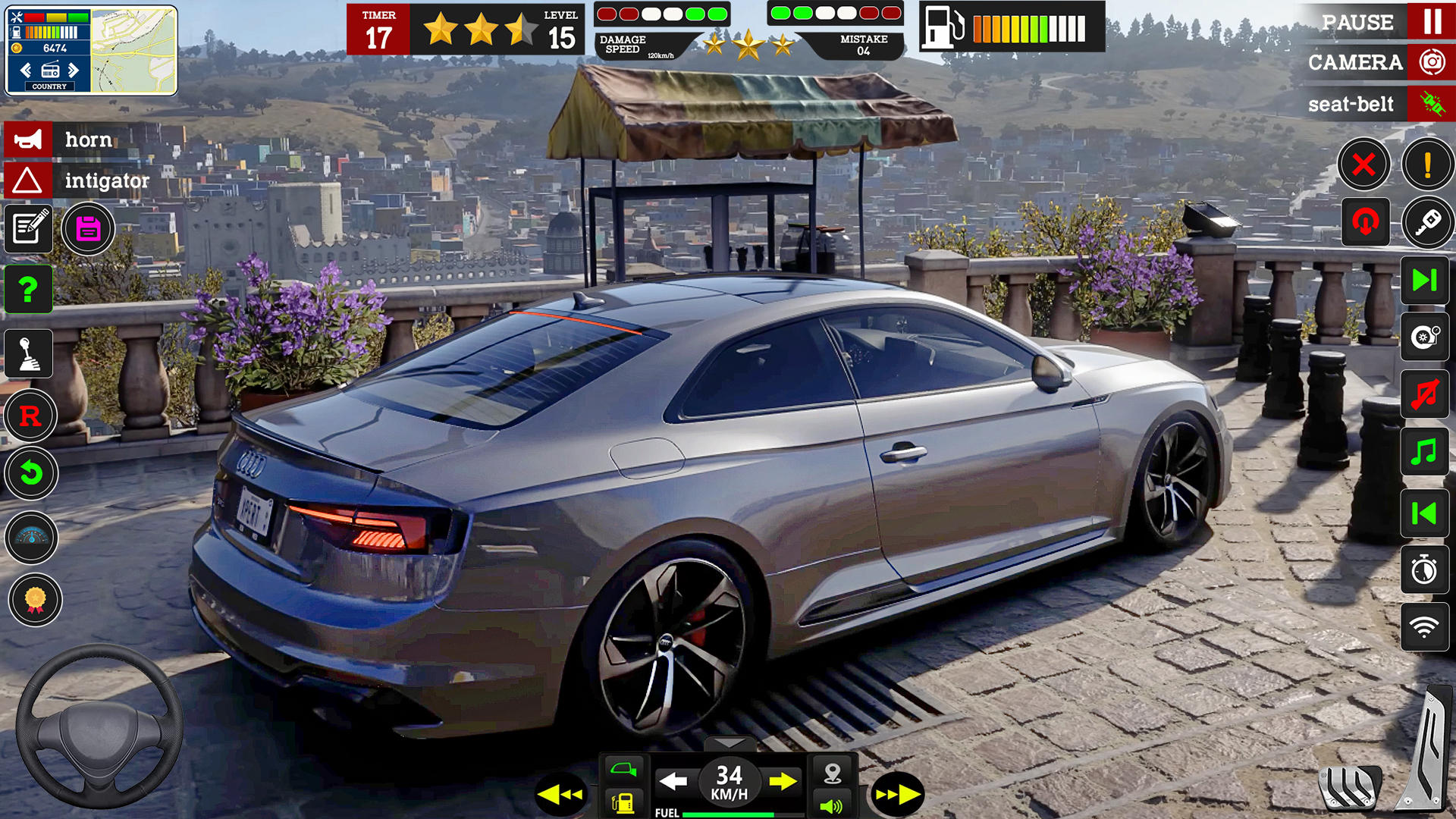Click the gear shift lever icon
This screenshot has width=1456, height=819.
(x=29, y=353)
